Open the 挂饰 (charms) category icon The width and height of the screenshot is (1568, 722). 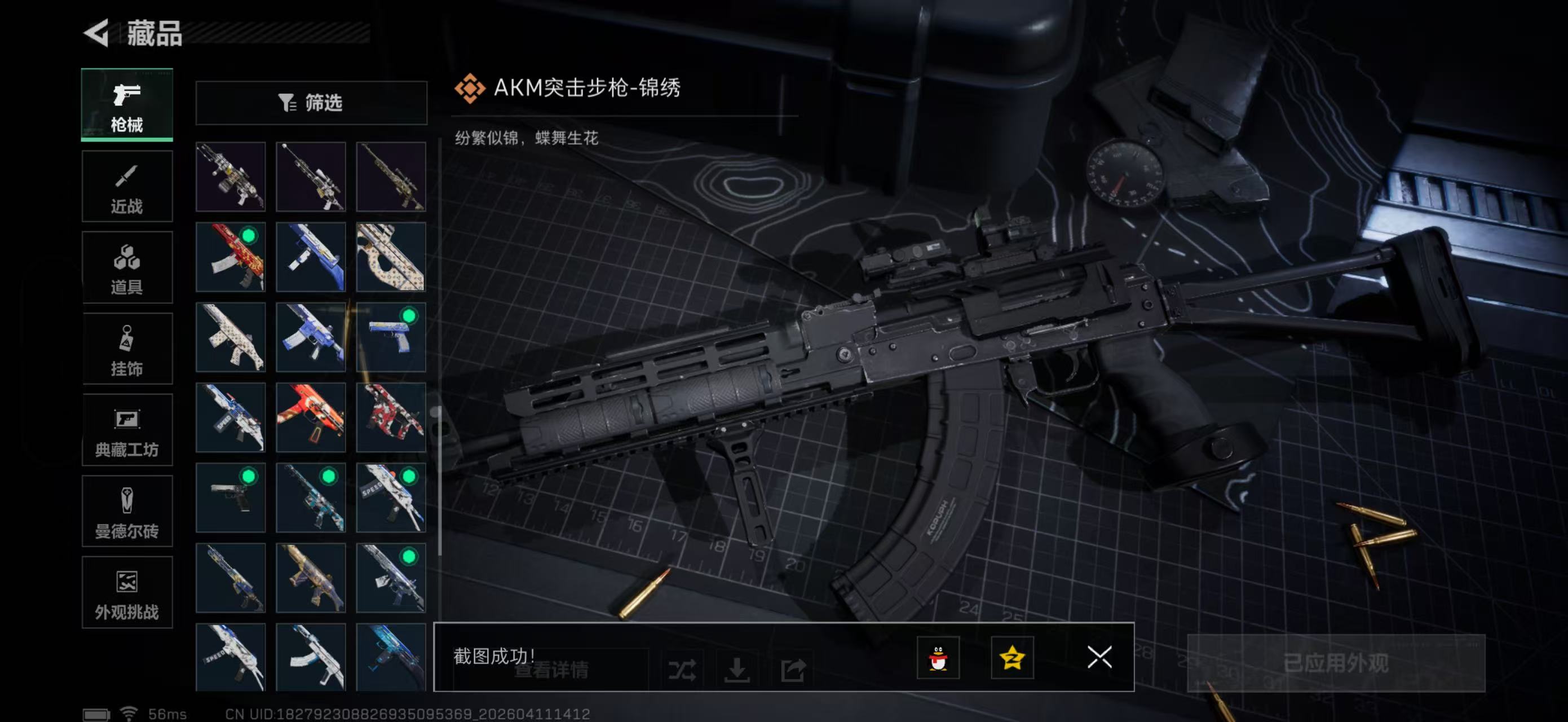pos(127,349)
